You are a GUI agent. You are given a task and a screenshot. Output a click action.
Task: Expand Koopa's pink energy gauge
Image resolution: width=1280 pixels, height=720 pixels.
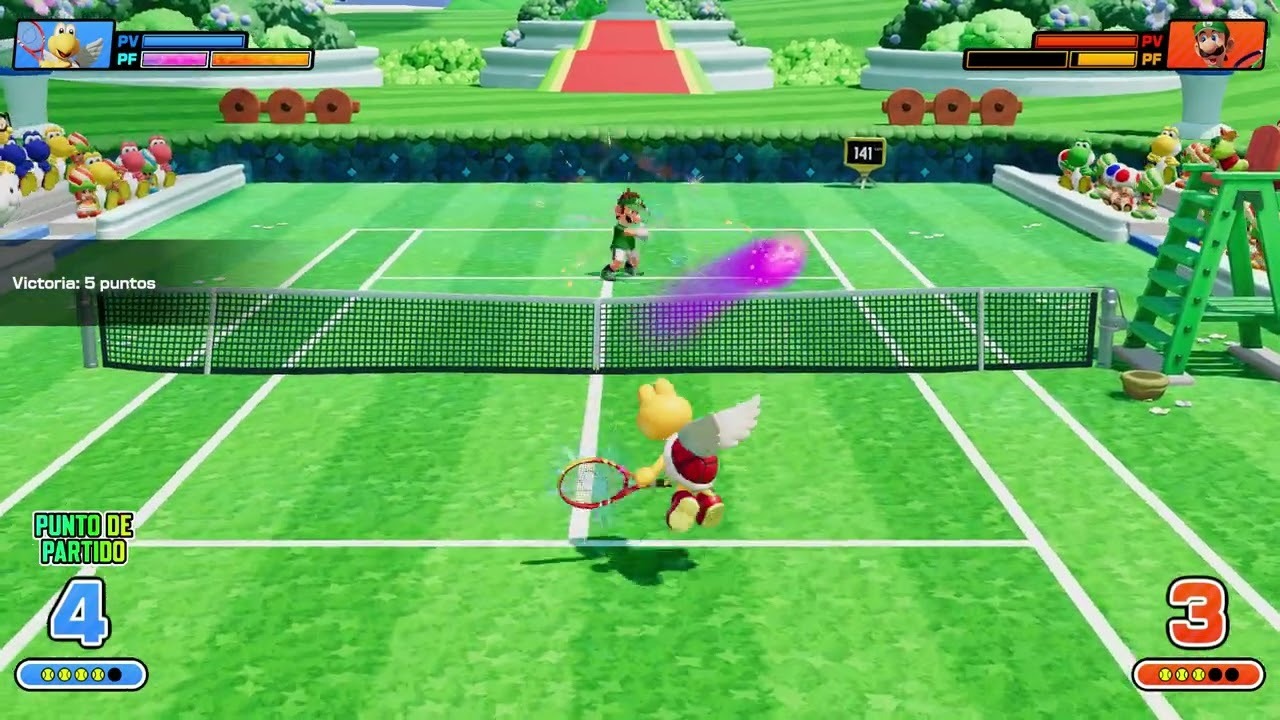[175, 60]
